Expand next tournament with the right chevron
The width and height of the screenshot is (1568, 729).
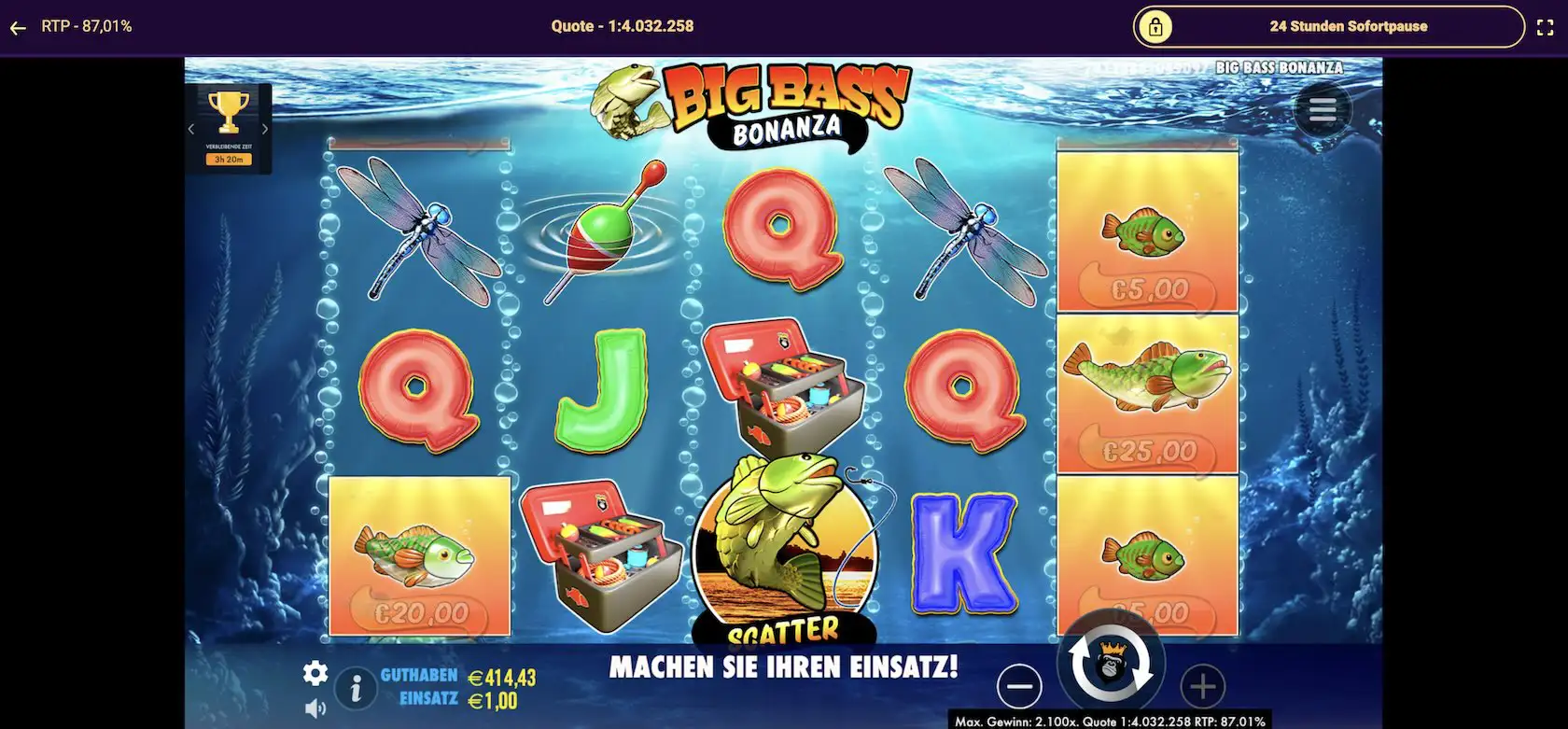(264, 128)
